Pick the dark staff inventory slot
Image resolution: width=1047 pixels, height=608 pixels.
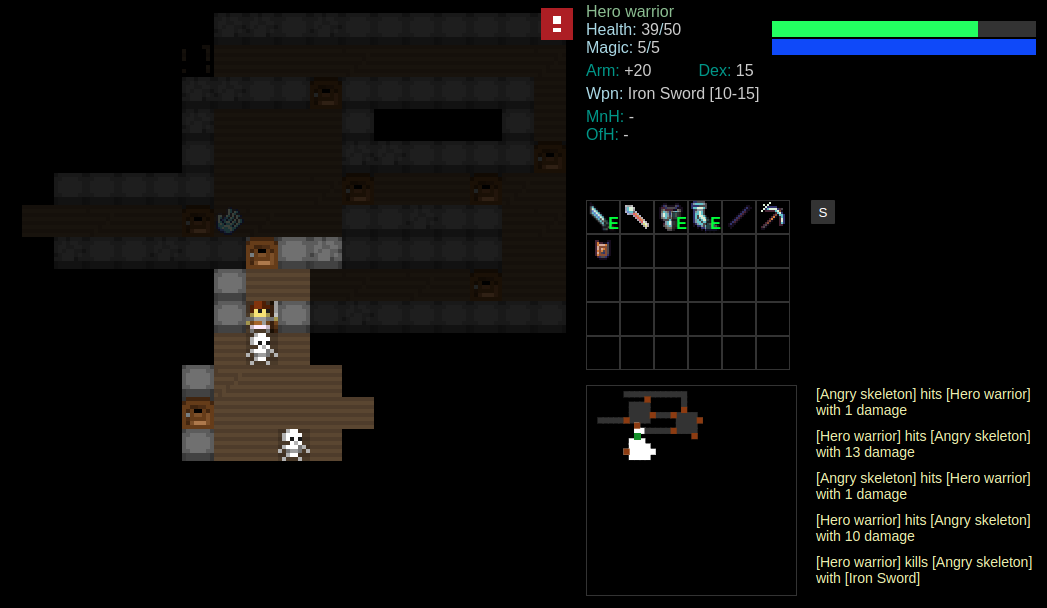pos(739,217)
